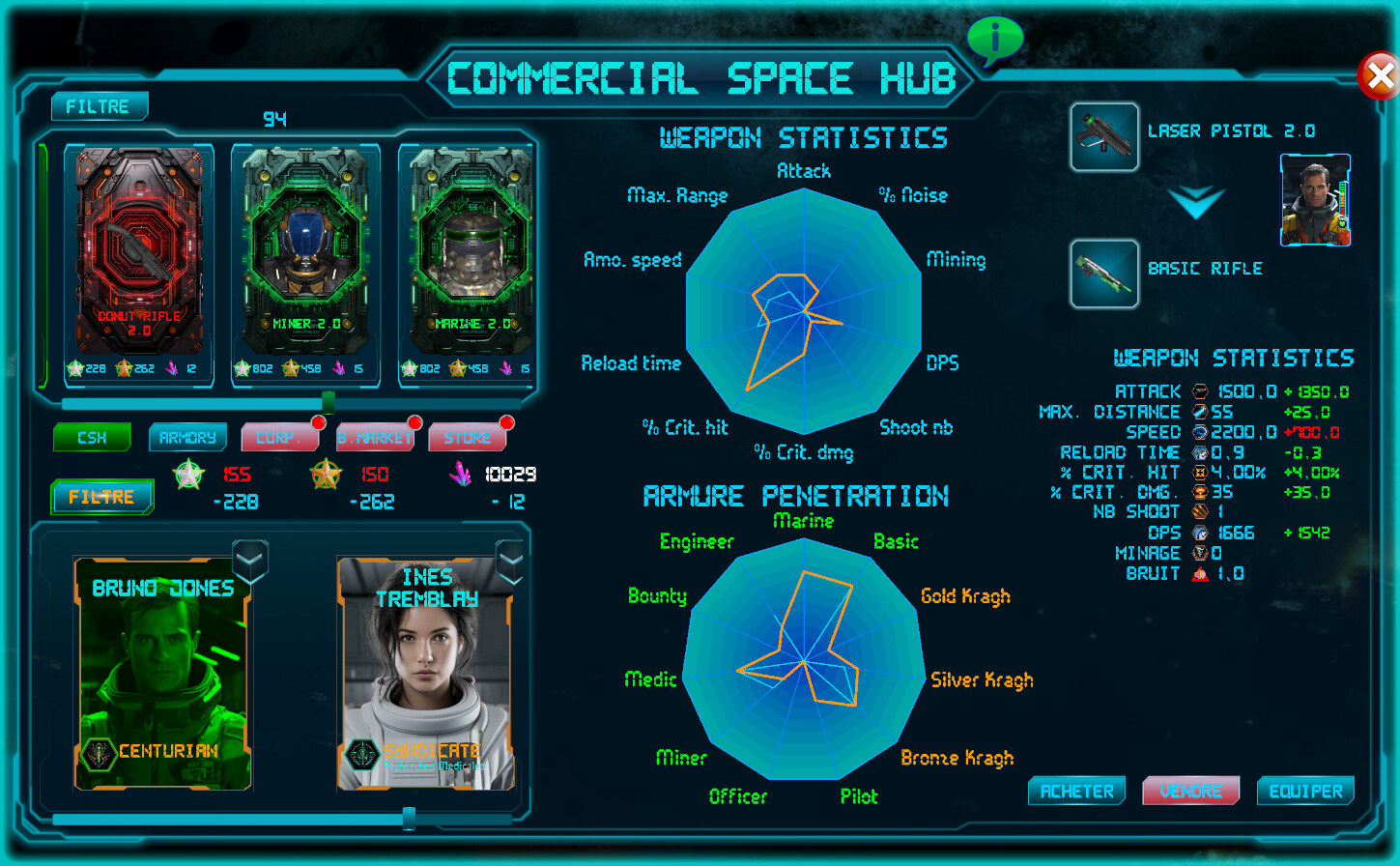The width and height of the screenshot is (1400, 866).
Task: Select the Laser Pistol 2.0 weapon icon
Action: [1103, 136]
